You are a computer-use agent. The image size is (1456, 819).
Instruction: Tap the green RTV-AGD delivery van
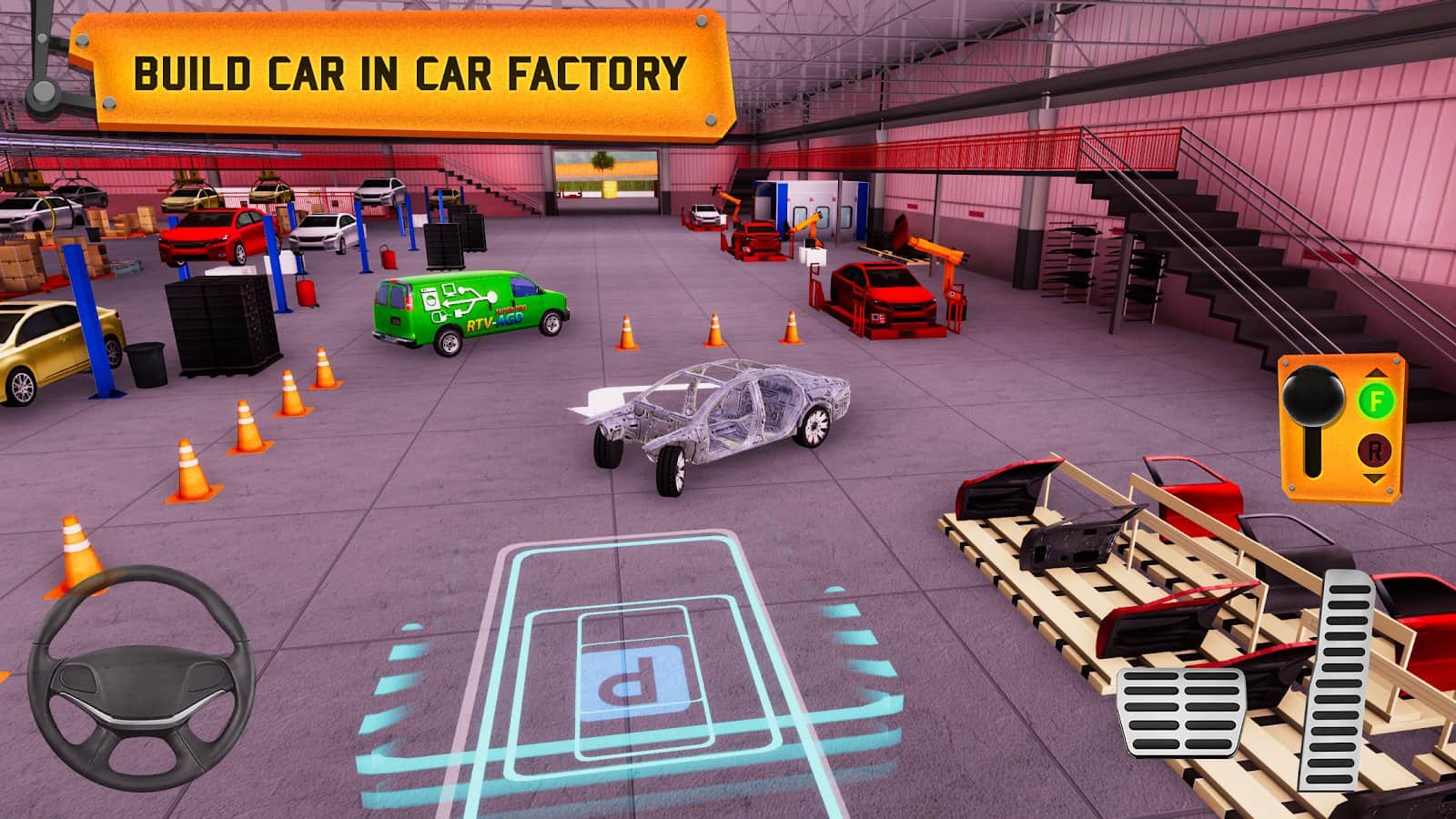pos(464,309)
